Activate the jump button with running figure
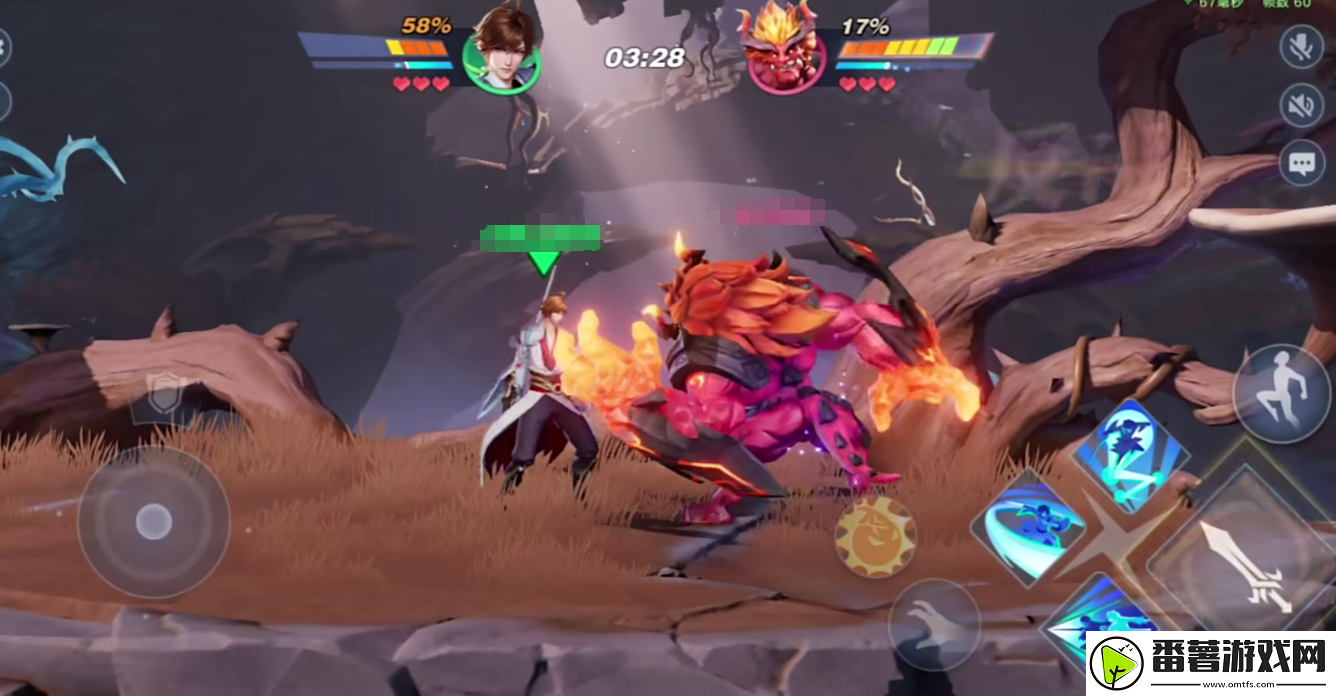The image size is (1336, 696). click(1282, 393)
